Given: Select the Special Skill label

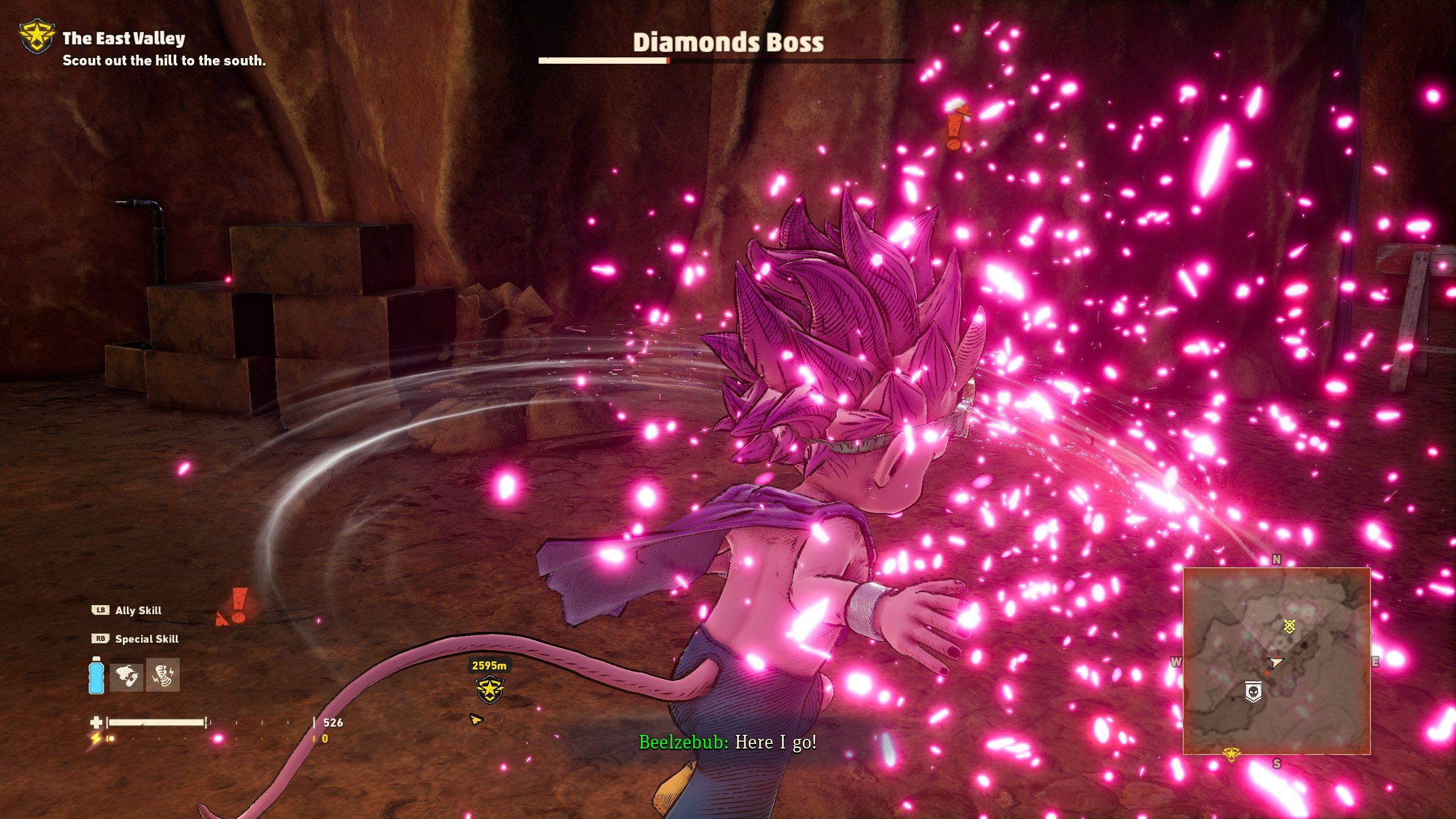Looking at the screenshot, I should coord(147,639).
